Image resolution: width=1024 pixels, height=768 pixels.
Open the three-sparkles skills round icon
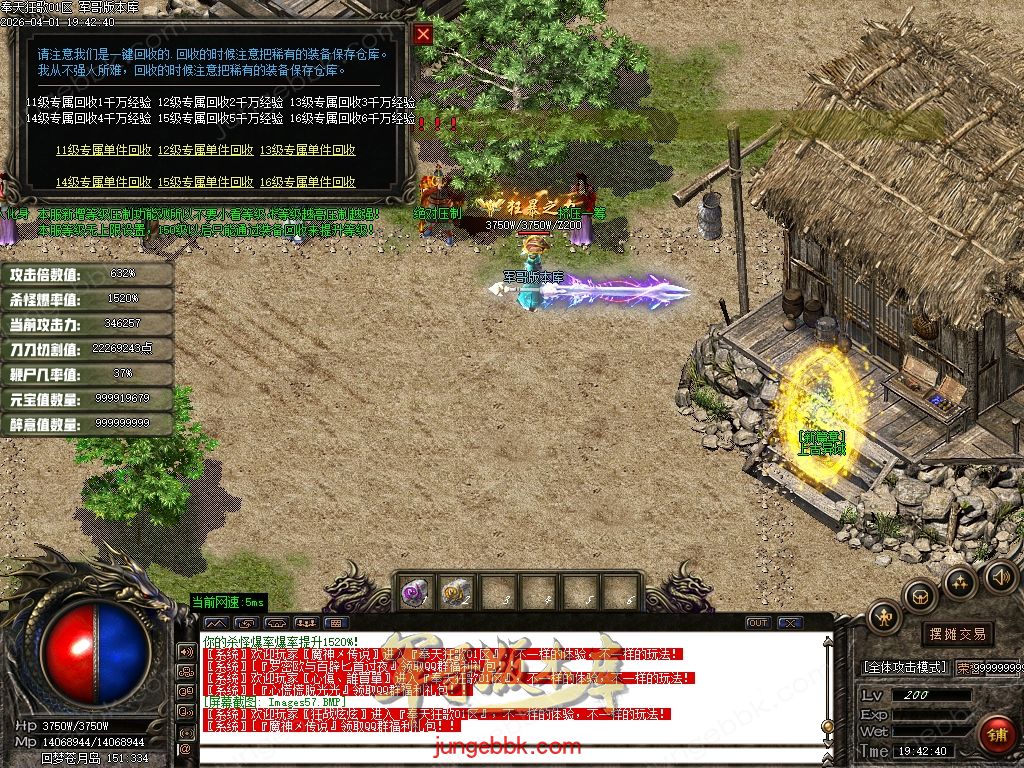960,582
